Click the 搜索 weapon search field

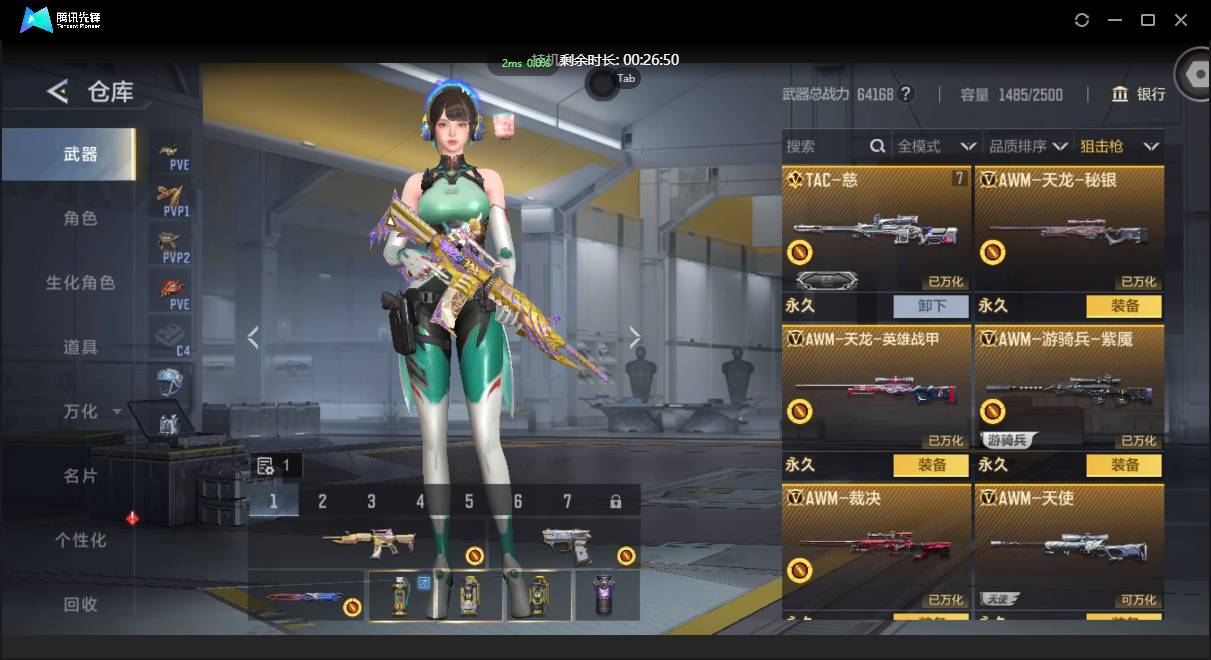click(x=825, y=146)
